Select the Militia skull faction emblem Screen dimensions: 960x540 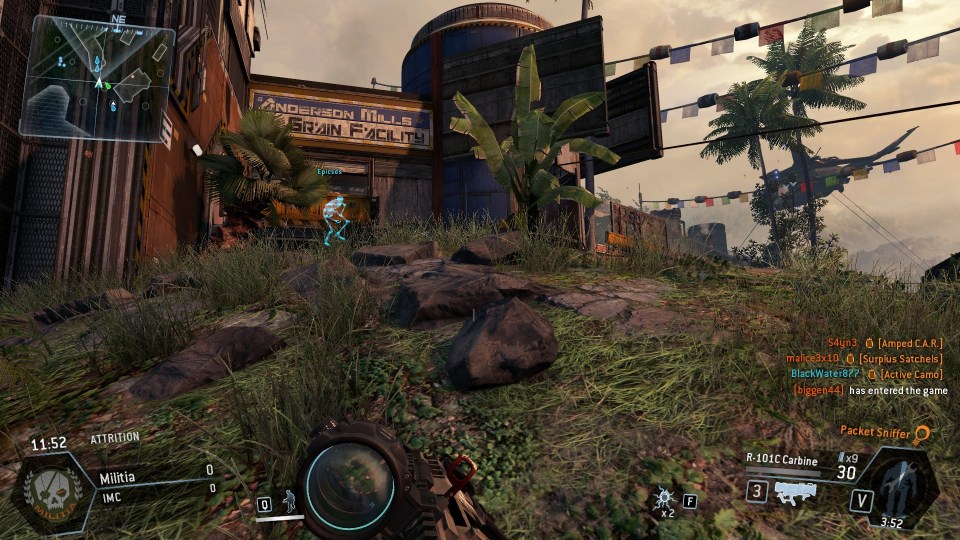pyautogui.click(x=49, y=492)
